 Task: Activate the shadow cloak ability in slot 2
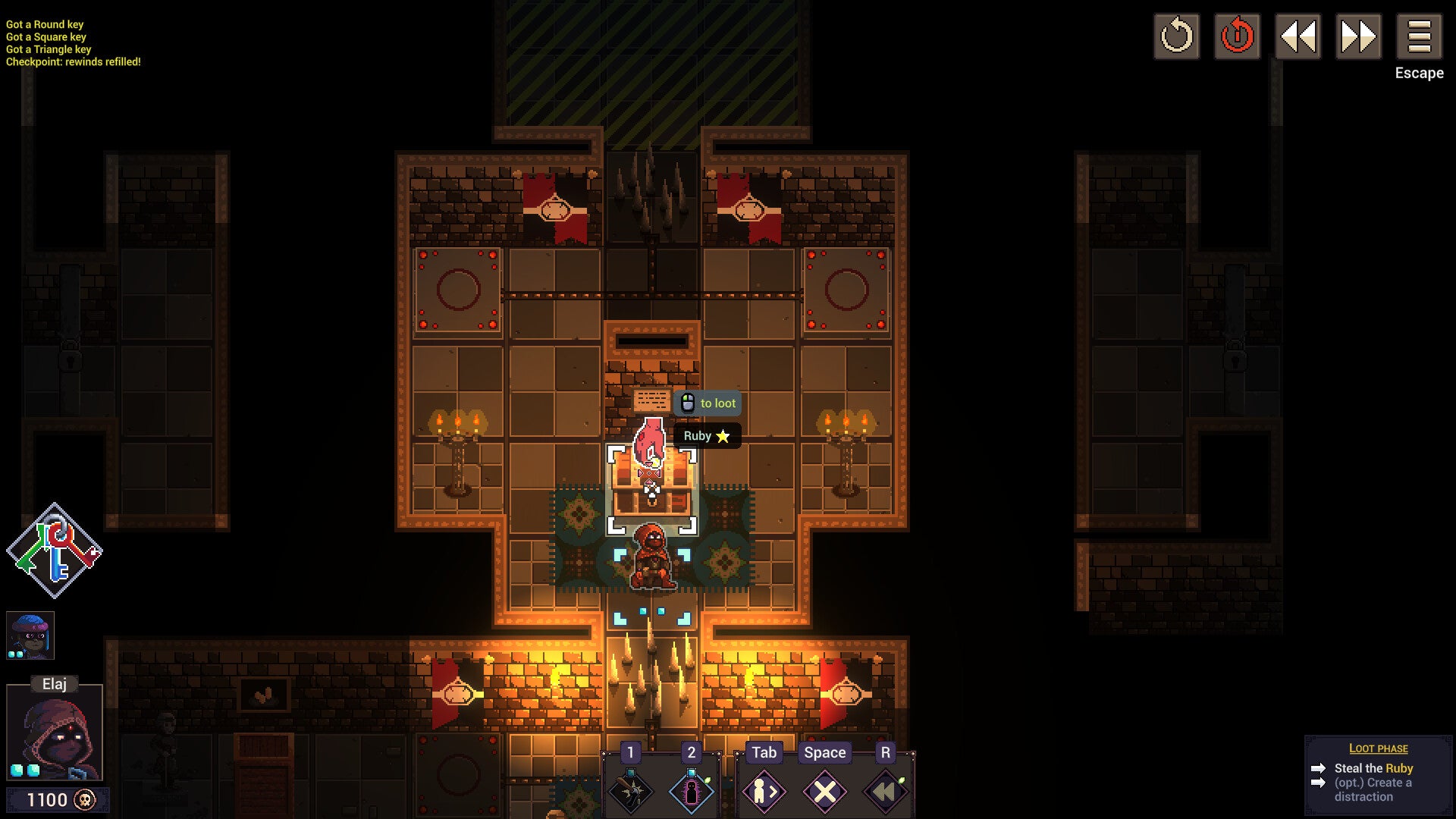pyautogui.click(x=690, y=791)
